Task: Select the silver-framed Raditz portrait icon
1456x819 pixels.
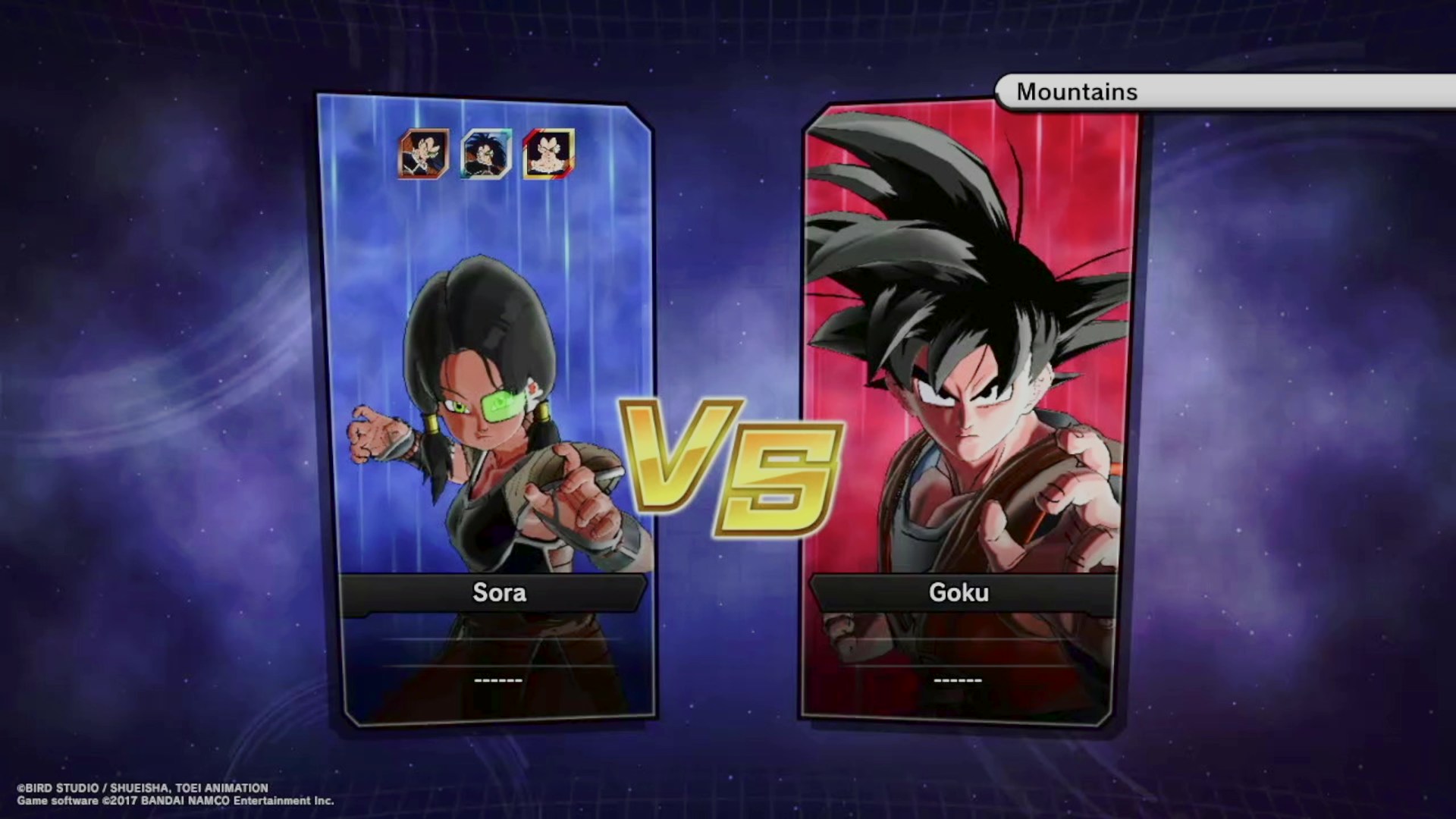Action: (486, 154)
